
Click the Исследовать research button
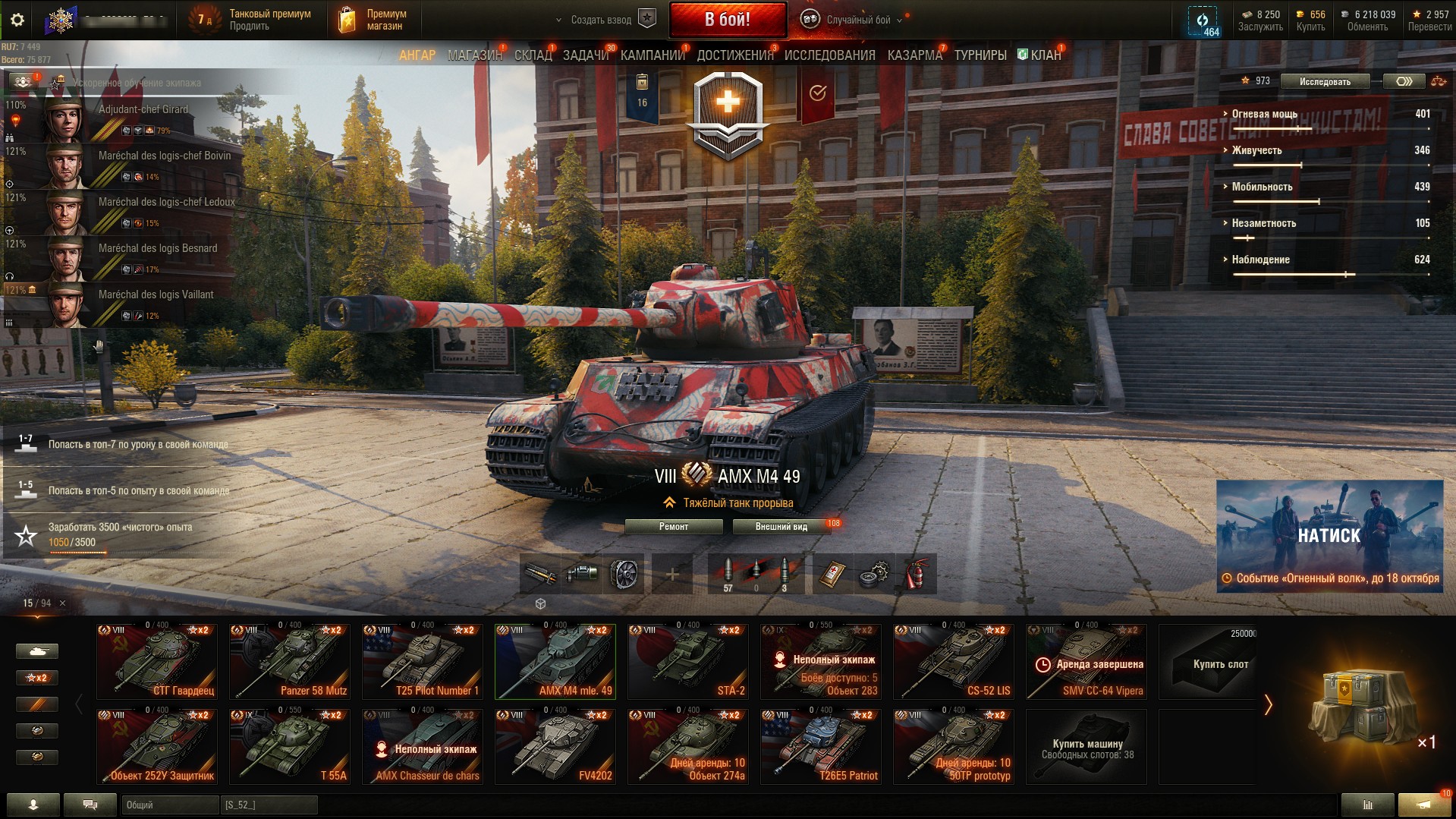point(1324,81)
